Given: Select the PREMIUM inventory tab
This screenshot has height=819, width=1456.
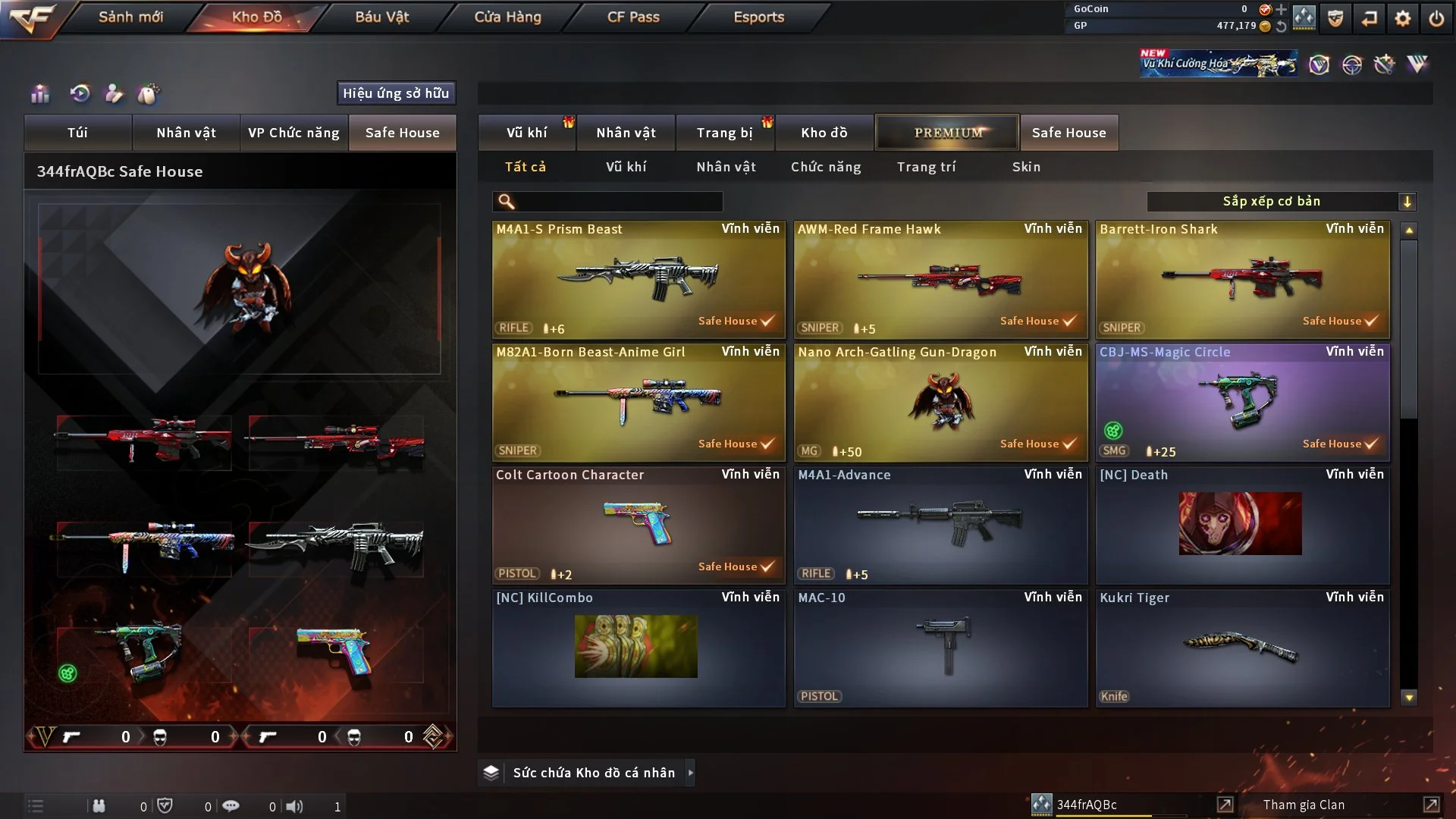Looking at the screenshot, I should [x=947, y=133].
